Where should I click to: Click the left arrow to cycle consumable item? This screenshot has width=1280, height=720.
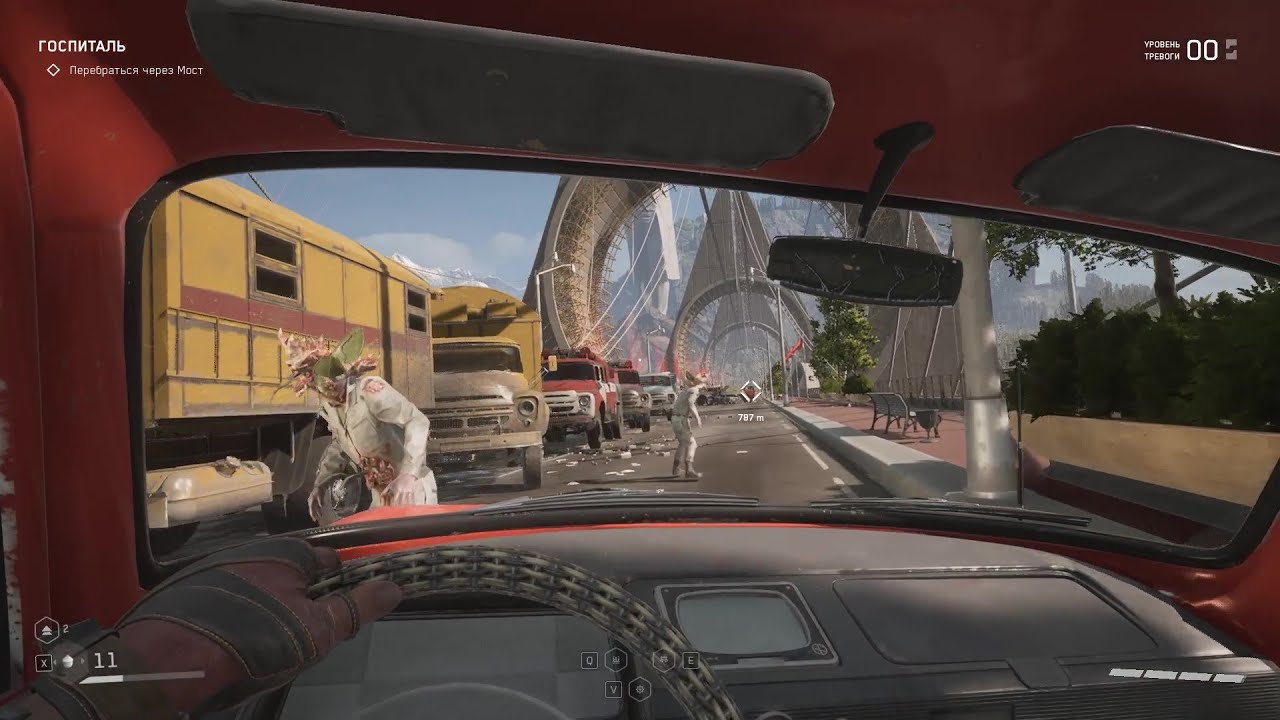56,661
